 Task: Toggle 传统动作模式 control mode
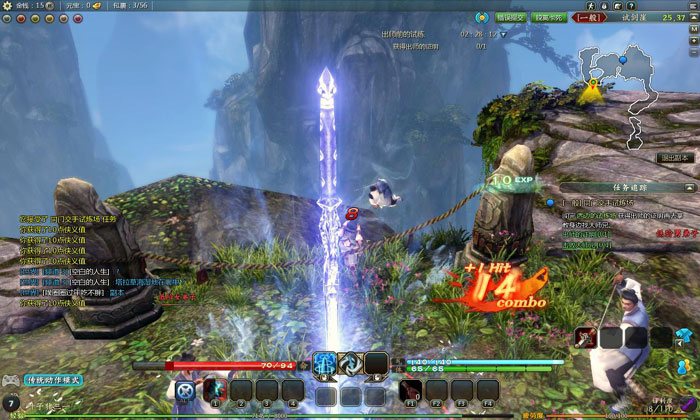pyautogui.click(x=54, y=380)
